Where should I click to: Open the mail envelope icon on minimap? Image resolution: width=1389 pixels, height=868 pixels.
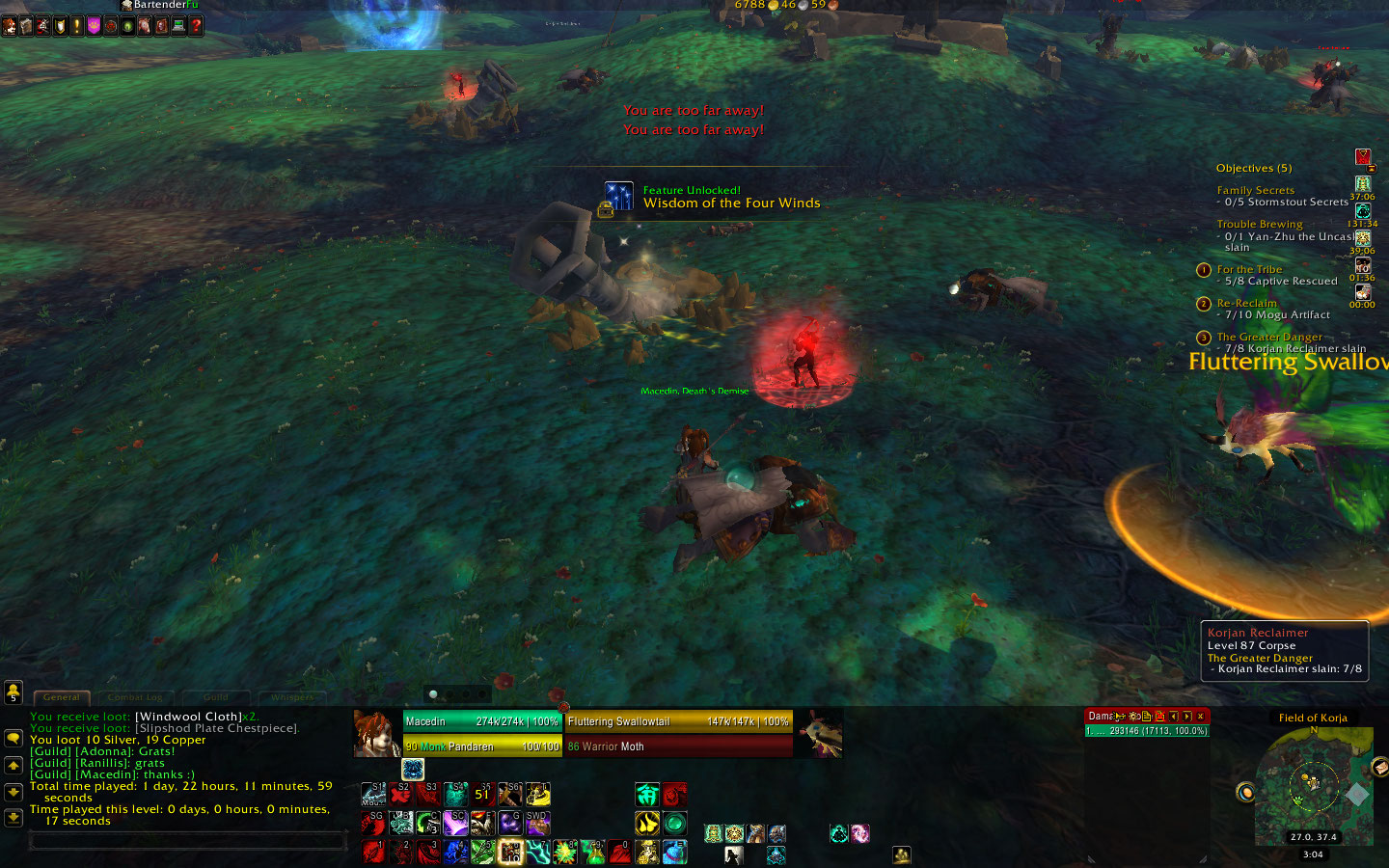coord(1380,767)
